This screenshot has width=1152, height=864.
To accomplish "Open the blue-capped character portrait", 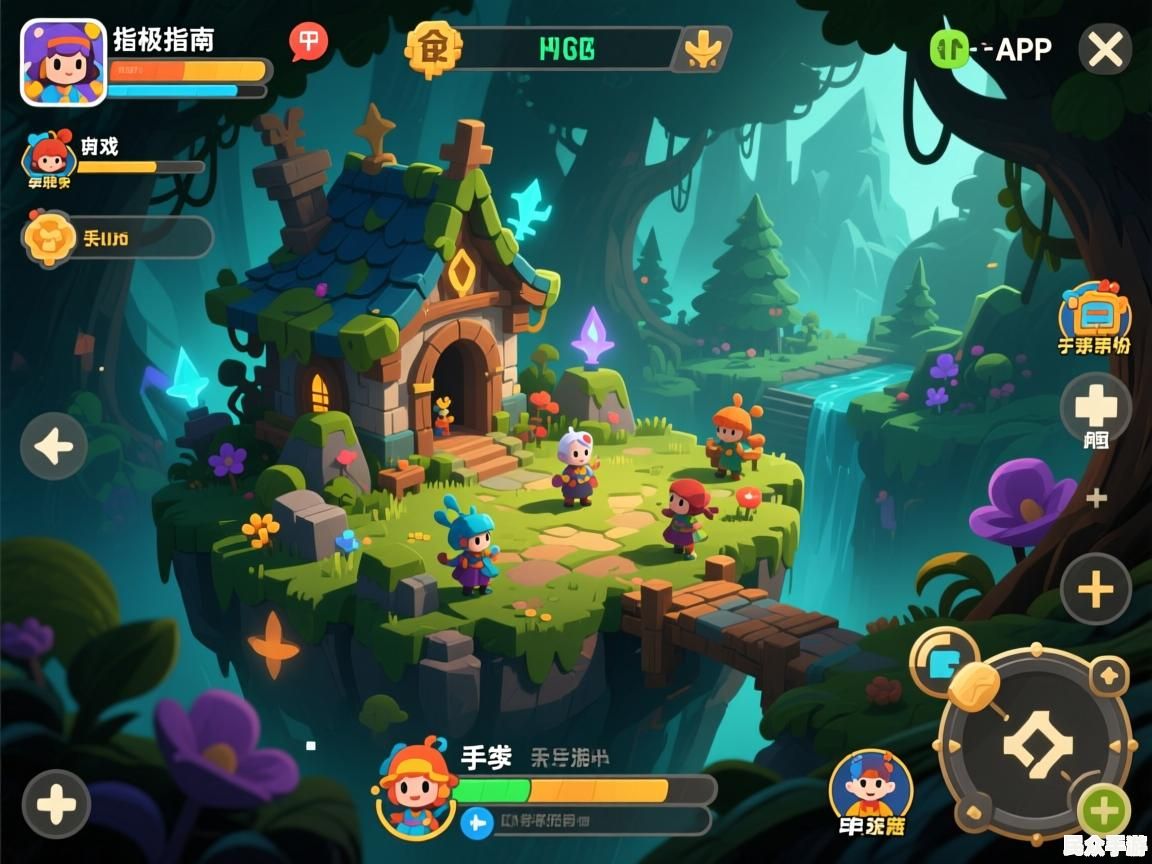I will pyautogui.click(x=870, y=786).
